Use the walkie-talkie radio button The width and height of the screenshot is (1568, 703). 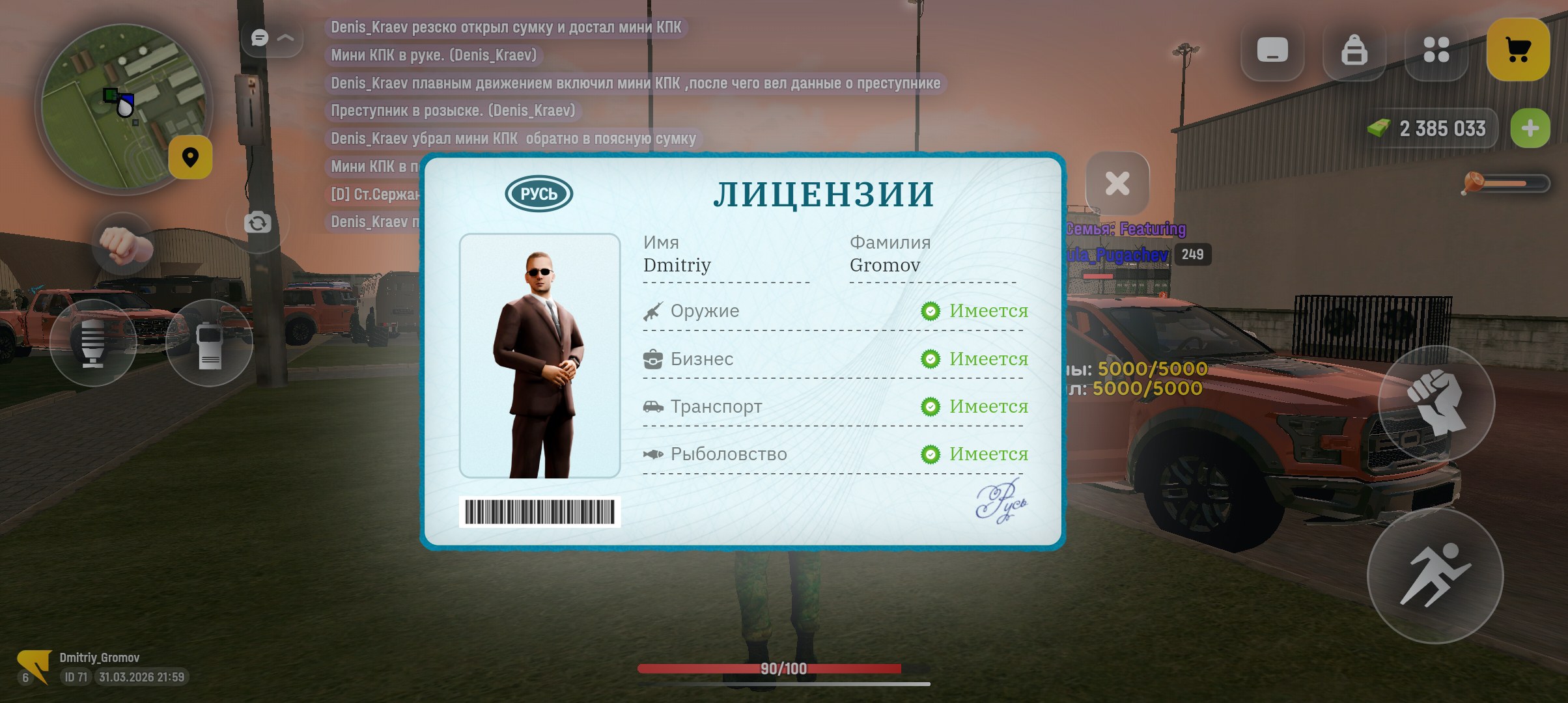(209, 344)
